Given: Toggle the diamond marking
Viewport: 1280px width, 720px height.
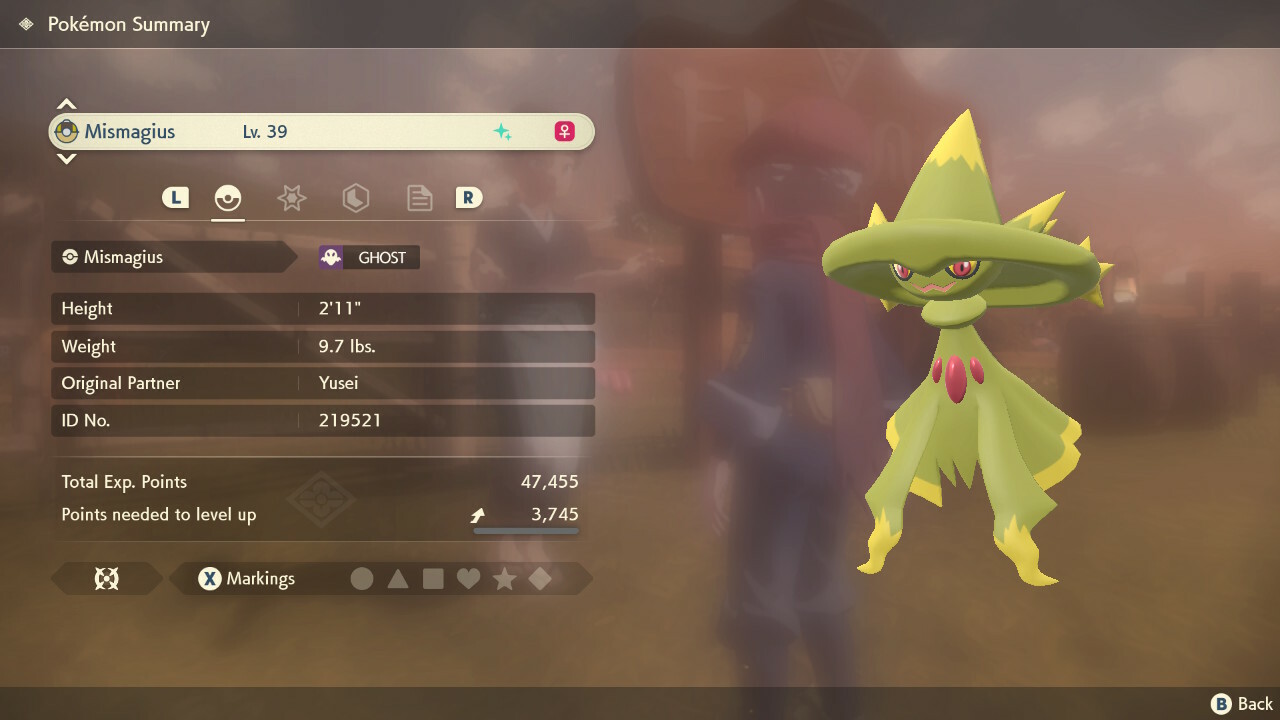Looking at the screenshot, I should (x=540, y=579).
